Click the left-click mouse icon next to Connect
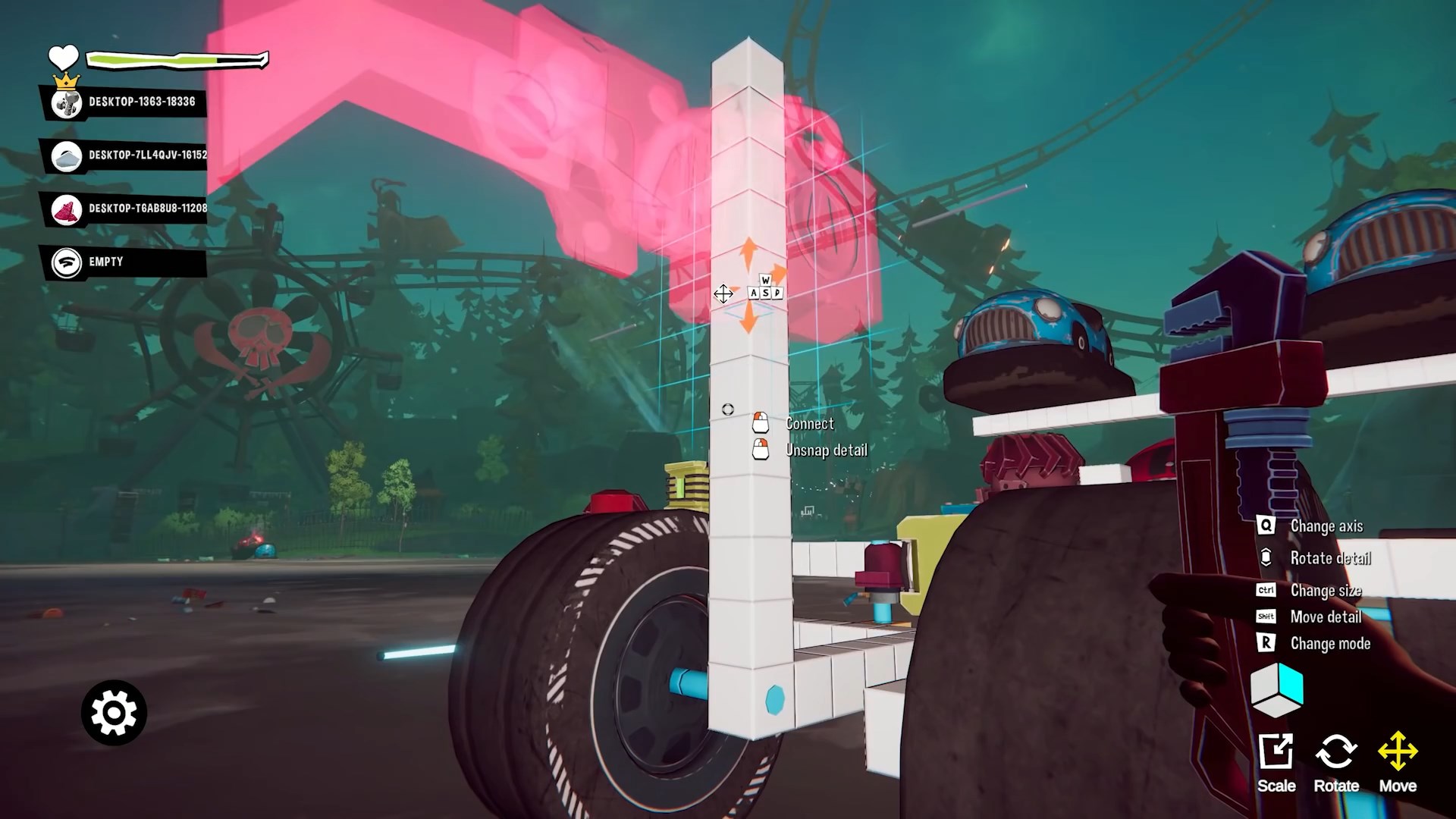This screenshot has height=819, width=1456. pyautogui.click(x=759, y=423)
